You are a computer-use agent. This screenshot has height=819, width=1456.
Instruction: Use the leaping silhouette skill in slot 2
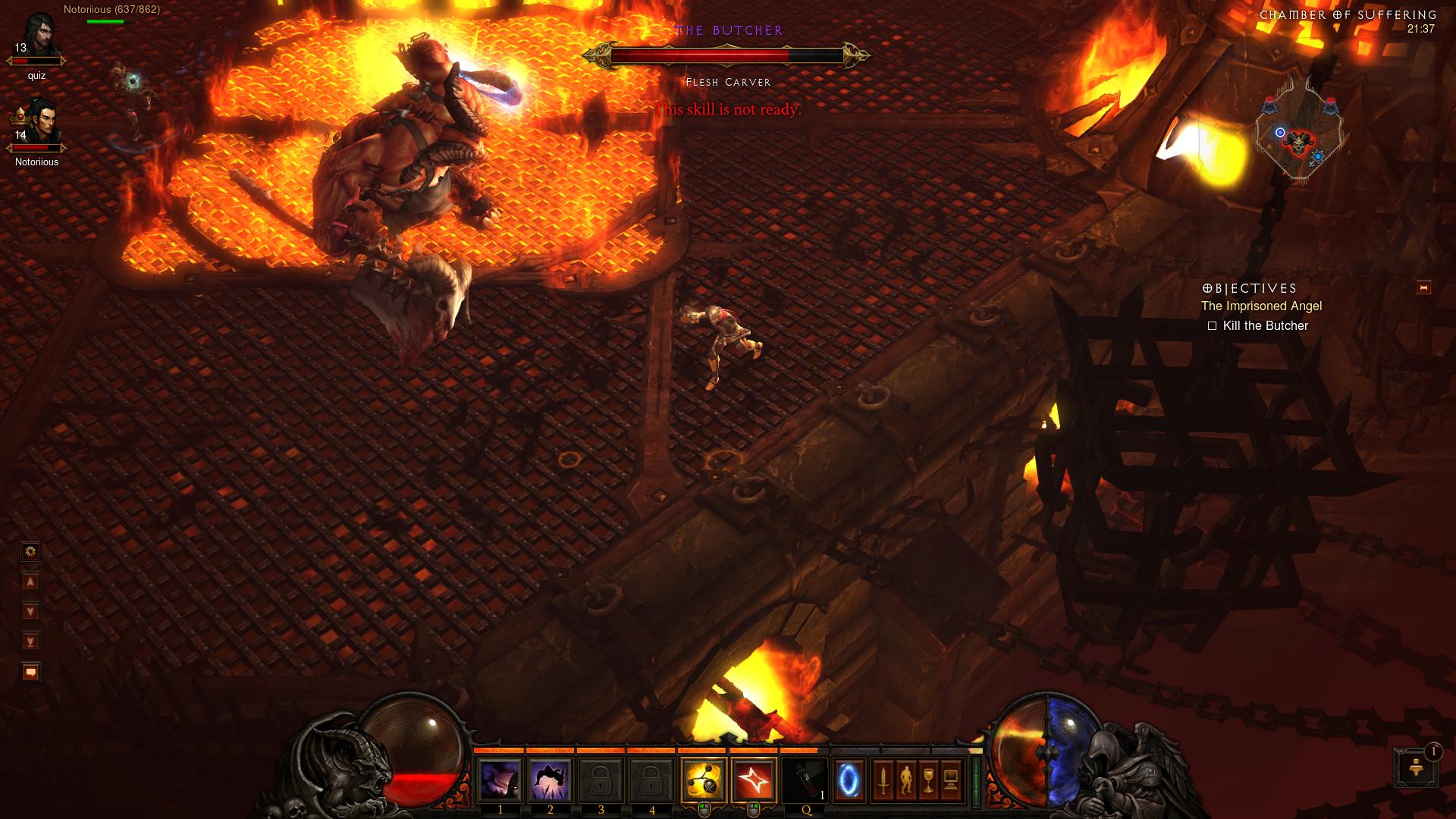[x=551, y=780]
